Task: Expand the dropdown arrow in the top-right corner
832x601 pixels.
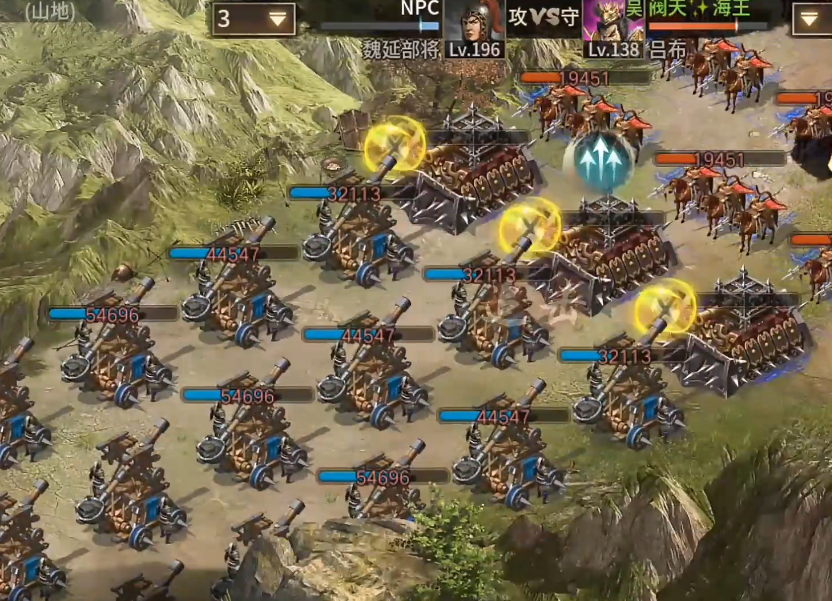Action: pyautogui.click(x=810, y=19)
